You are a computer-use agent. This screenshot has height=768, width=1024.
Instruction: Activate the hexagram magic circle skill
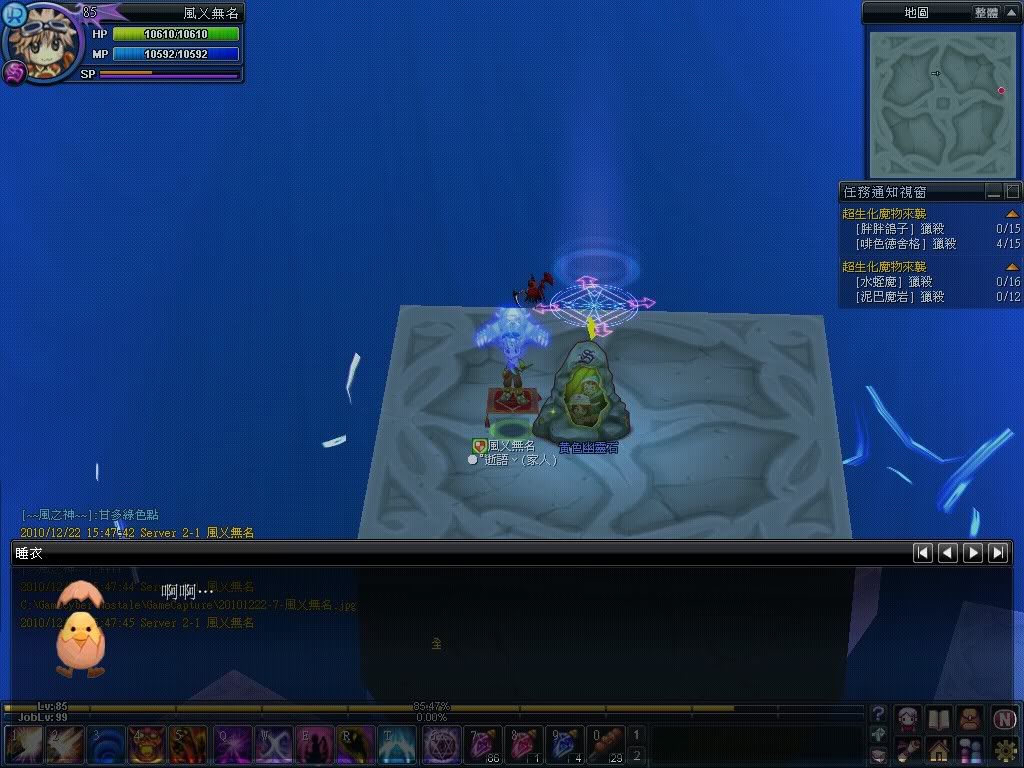440,745
